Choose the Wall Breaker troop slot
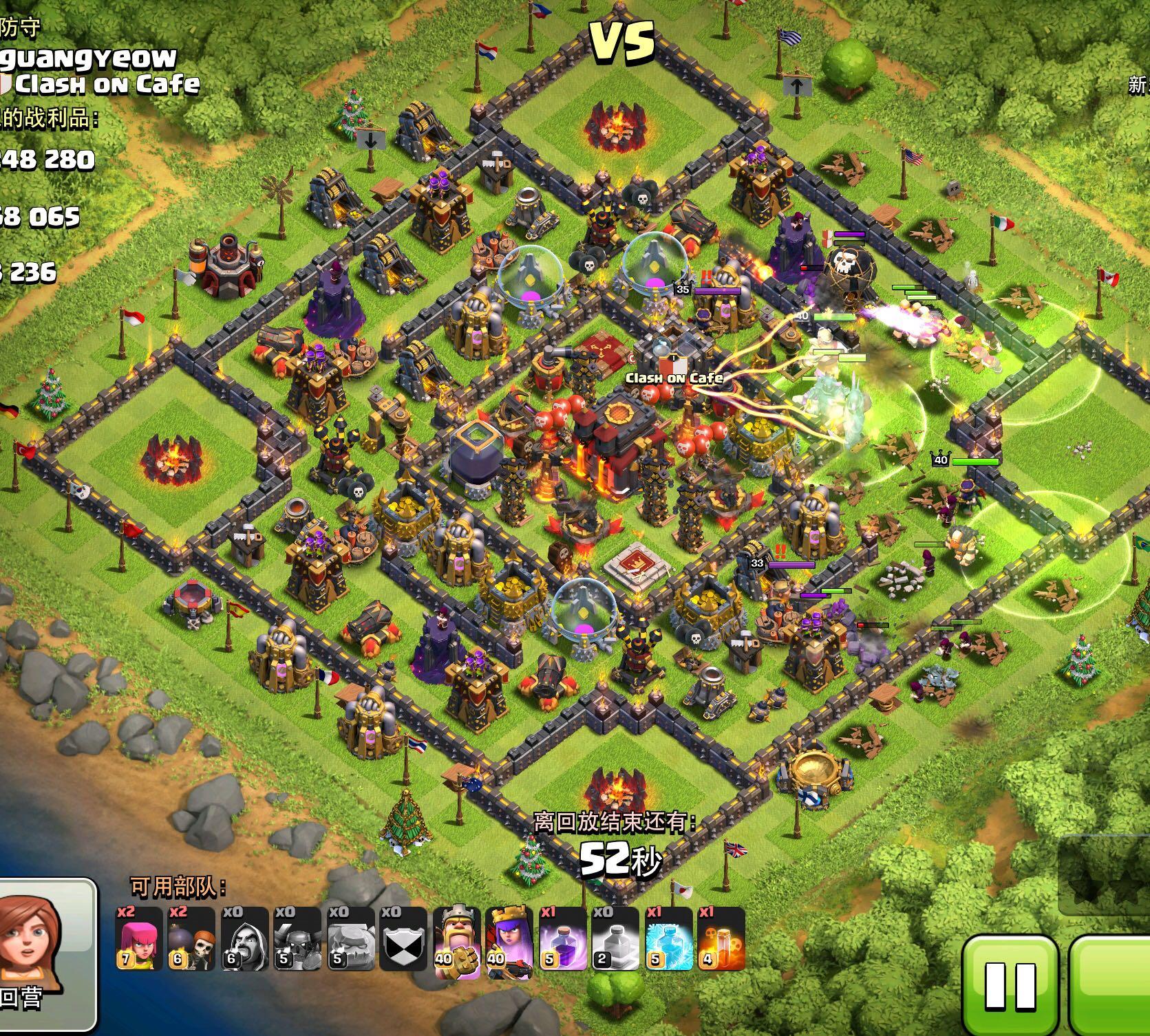This screenshot has height=1036, width=1150. [192, 939]
